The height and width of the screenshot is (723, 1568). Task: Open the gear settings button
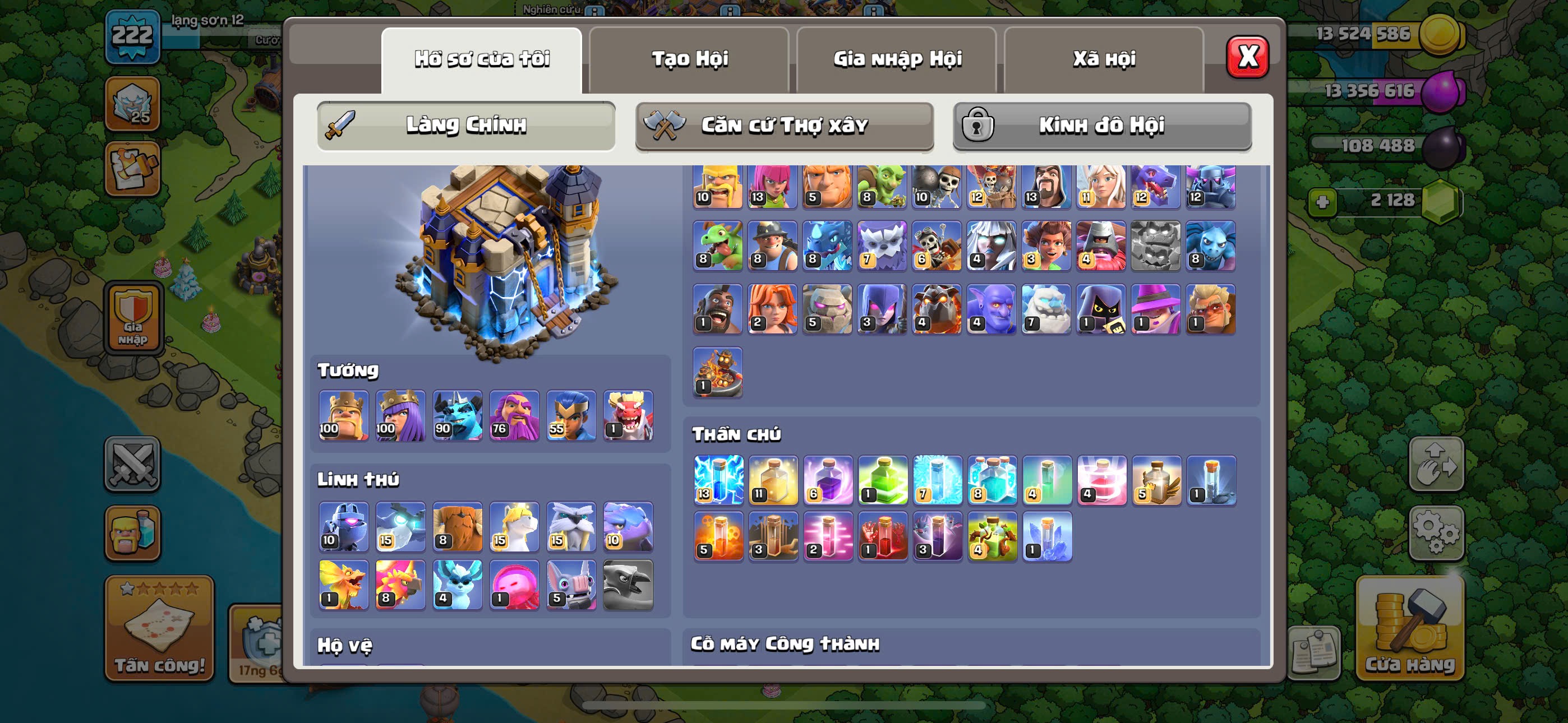pos(1436,532)
